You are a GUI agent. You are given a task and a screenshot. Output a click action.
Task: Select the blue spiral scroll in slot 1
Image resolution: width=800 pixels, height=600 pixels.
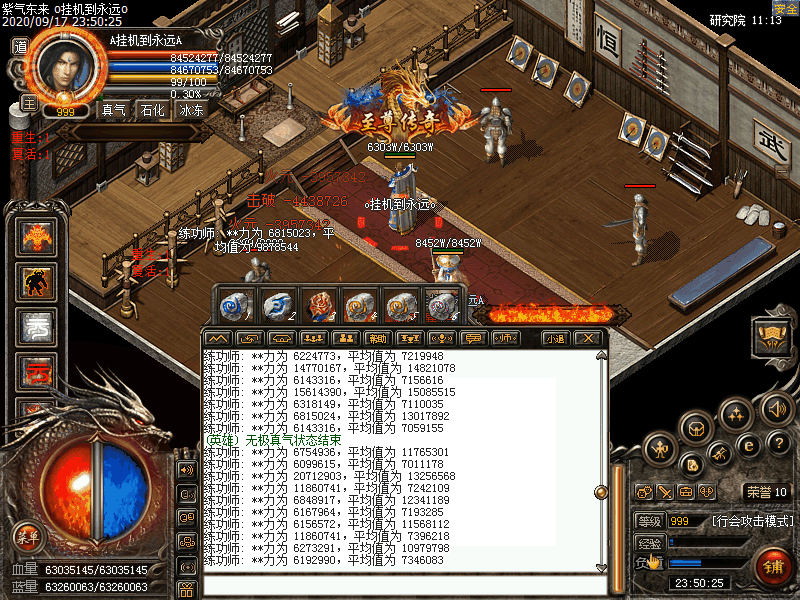click(x=234, y=305)
